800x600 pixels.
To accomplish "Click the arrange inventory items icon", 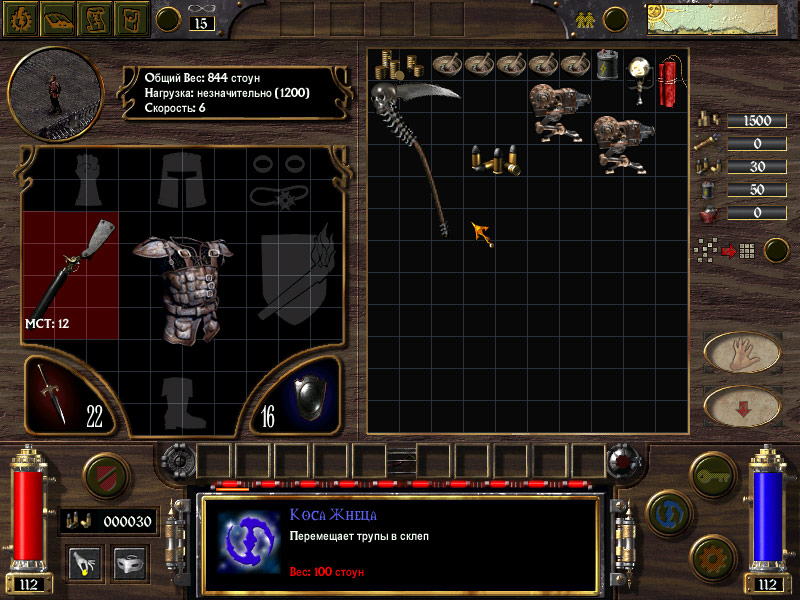I will click(x=721, y=249).
